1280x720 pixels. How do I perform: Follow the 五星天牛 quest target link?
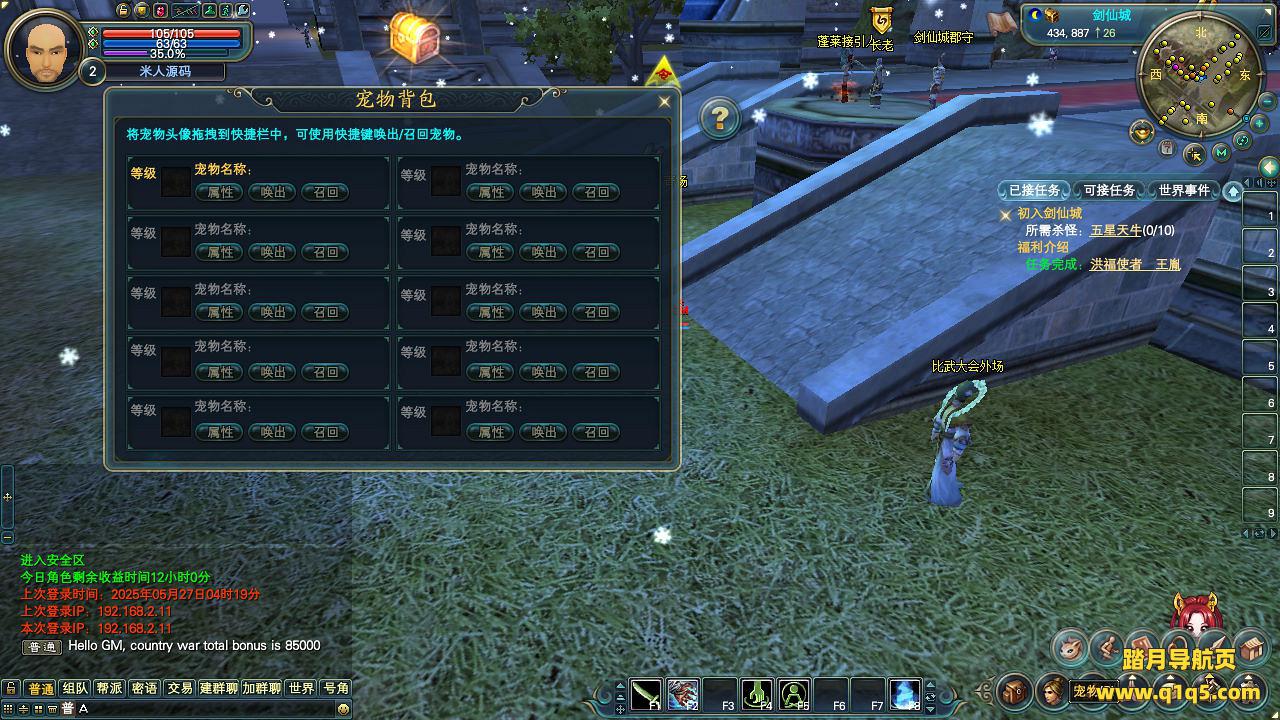click(1116, 230)
